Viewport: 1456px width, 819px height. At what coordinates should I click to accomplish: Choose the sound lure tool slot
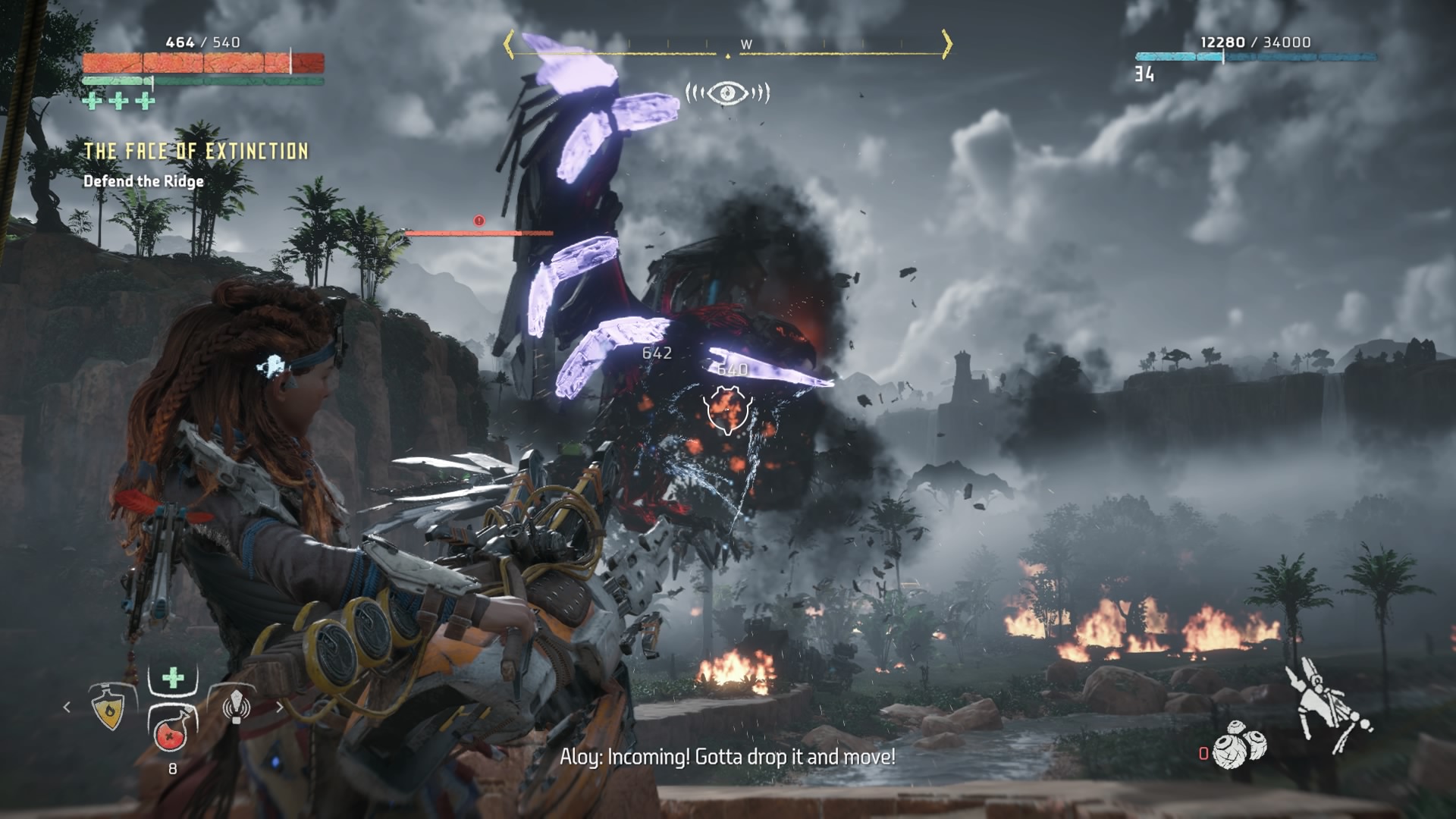(236, 706)
